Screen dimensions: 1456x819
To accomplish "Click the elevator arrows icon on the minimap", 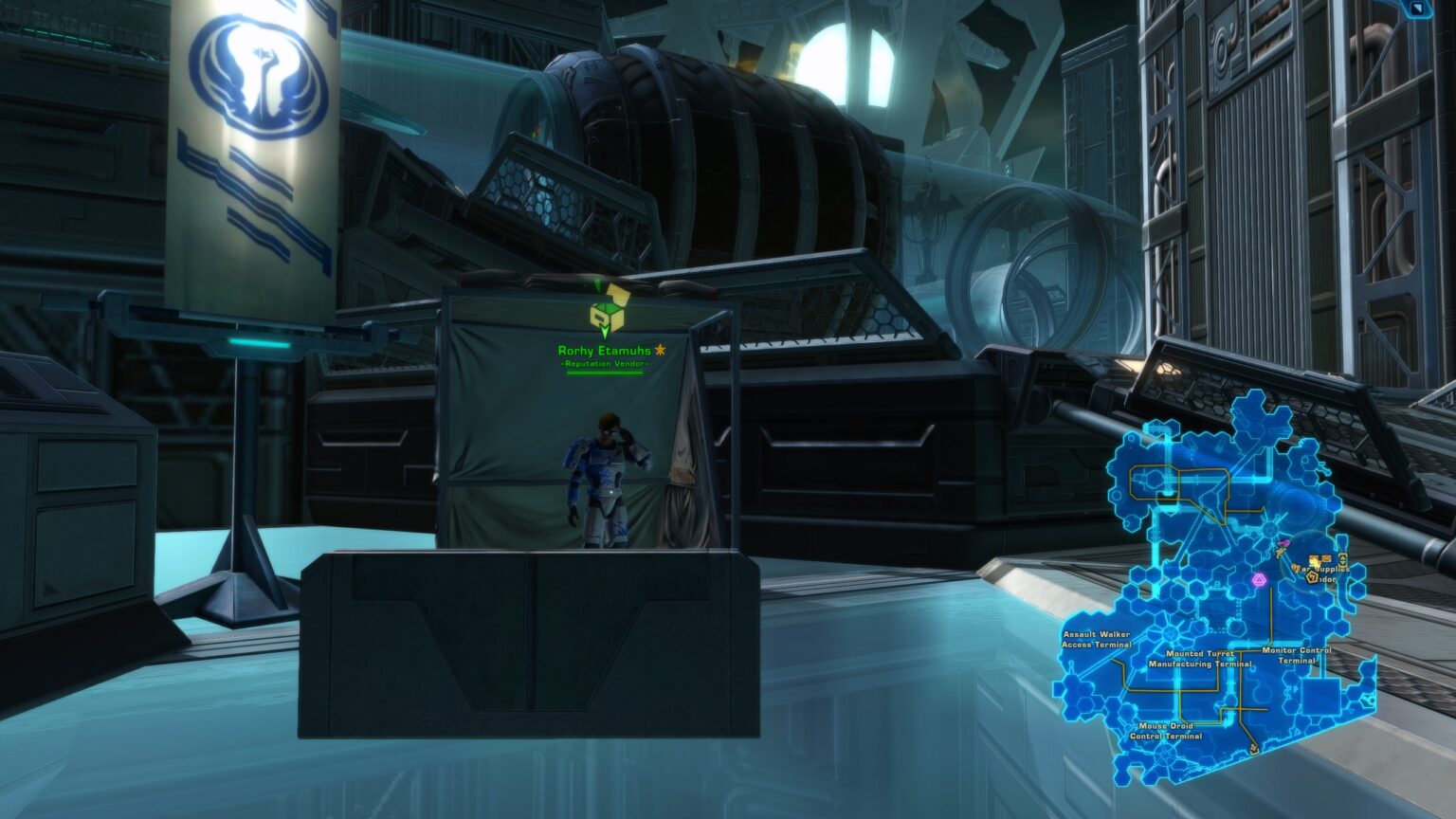I will 1343,560.
